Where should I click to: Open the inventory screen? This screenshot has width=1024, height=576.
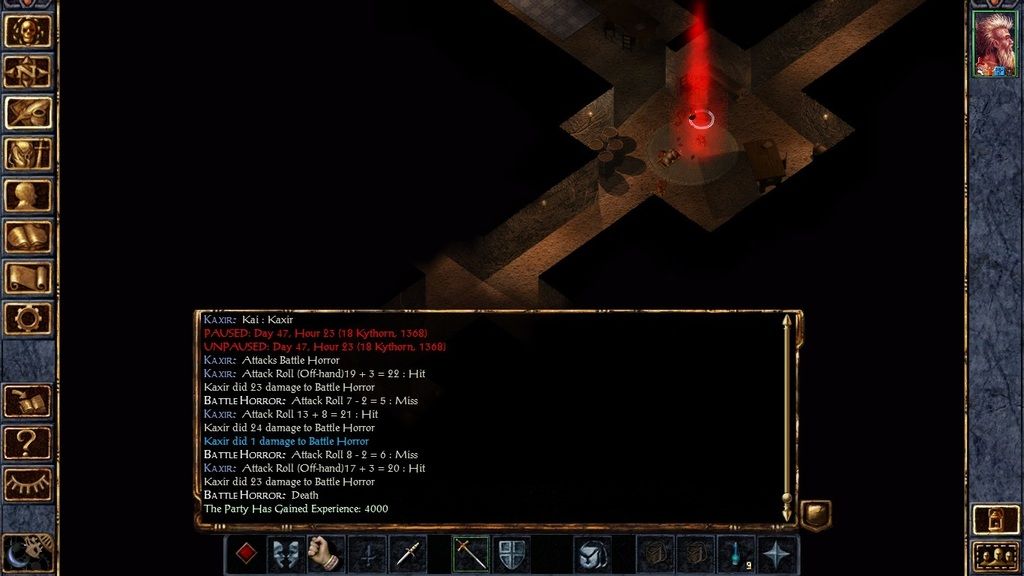(28, 154)
